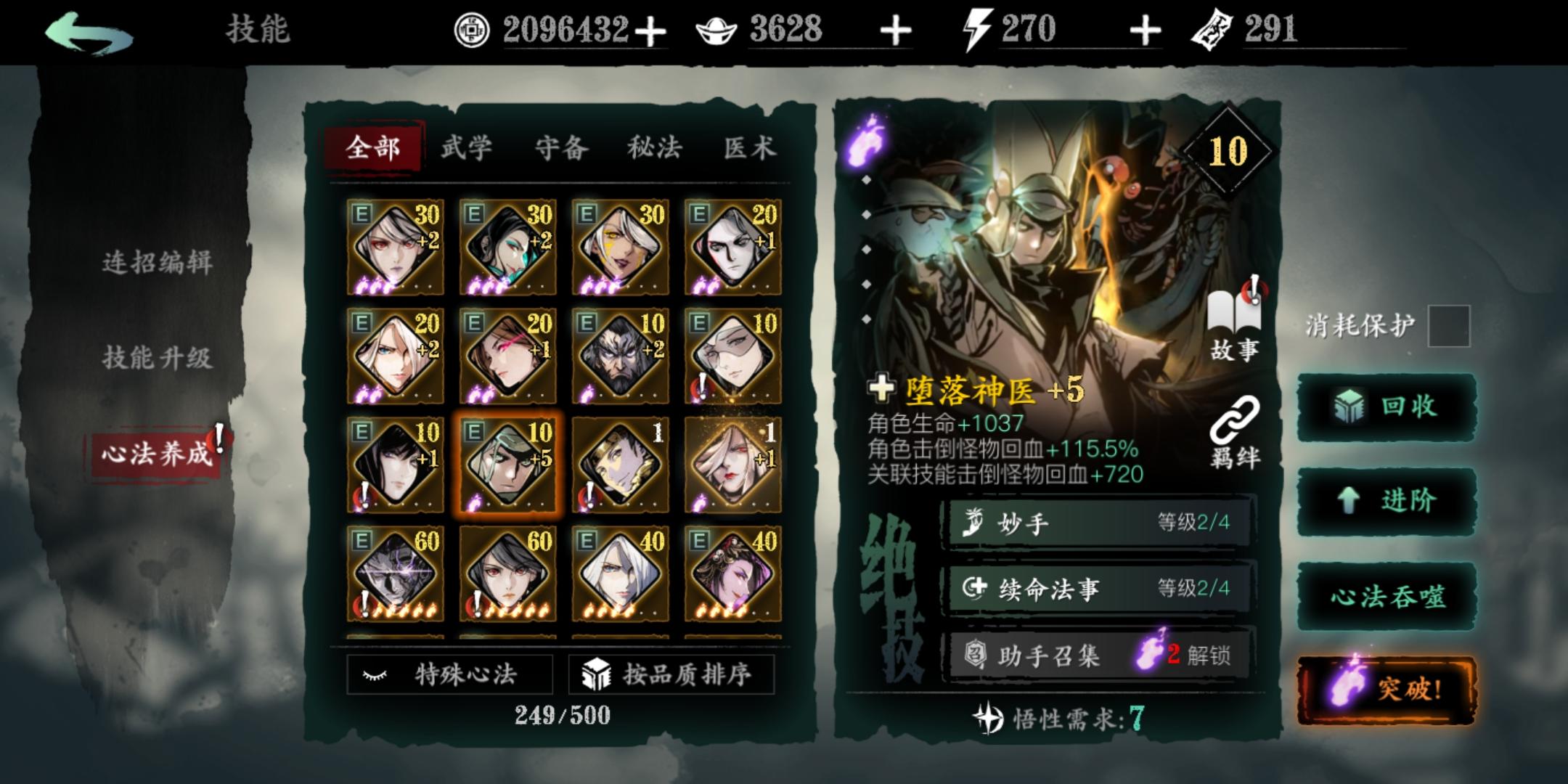This screenshot has width=1568, height=784.
Task: Select the 武学 category tab
Action: coord(468,147)
